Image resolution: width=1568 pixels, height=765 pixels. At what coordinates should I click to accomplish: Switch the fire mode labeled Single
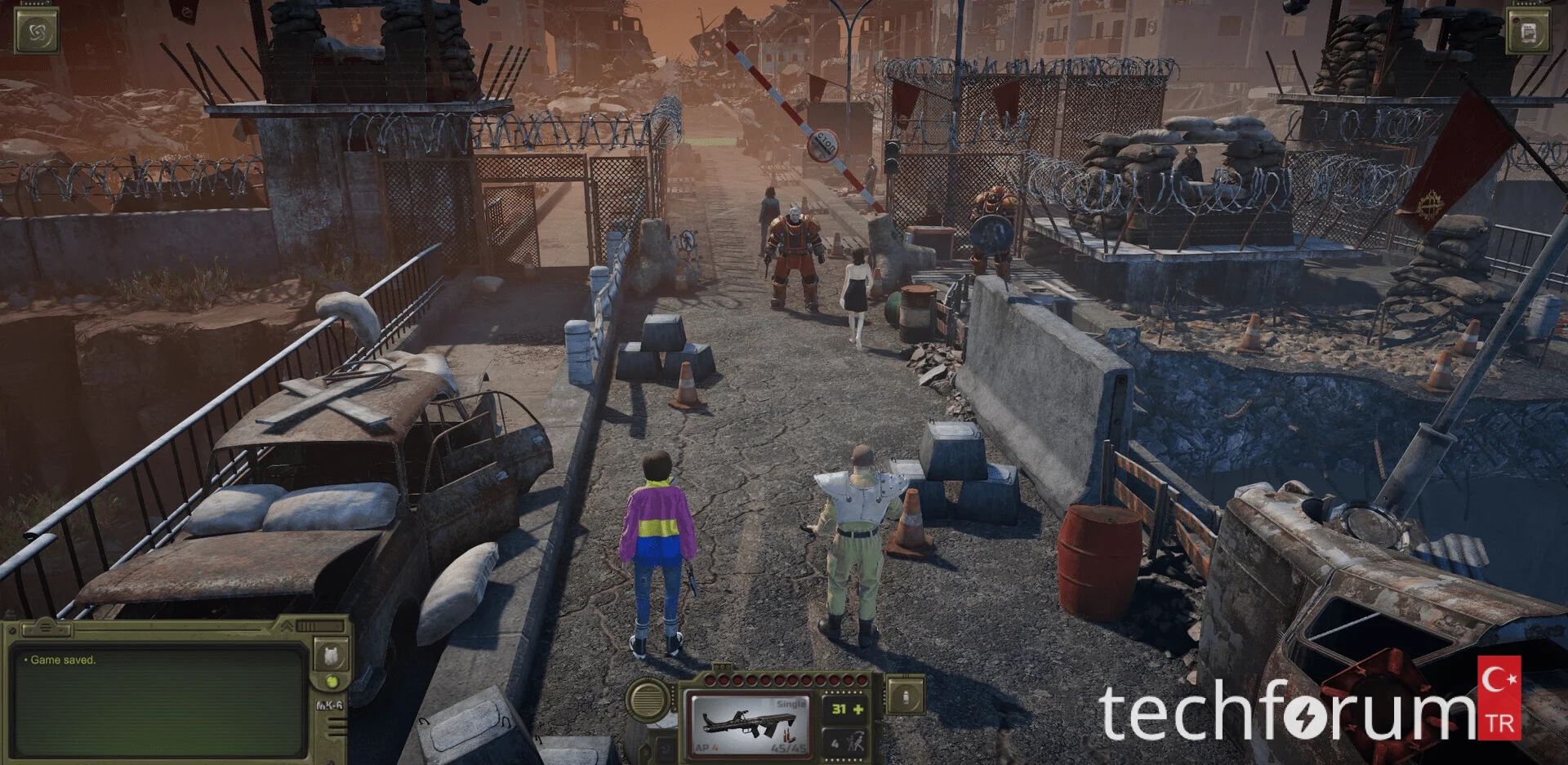click(x=791, y=705)
